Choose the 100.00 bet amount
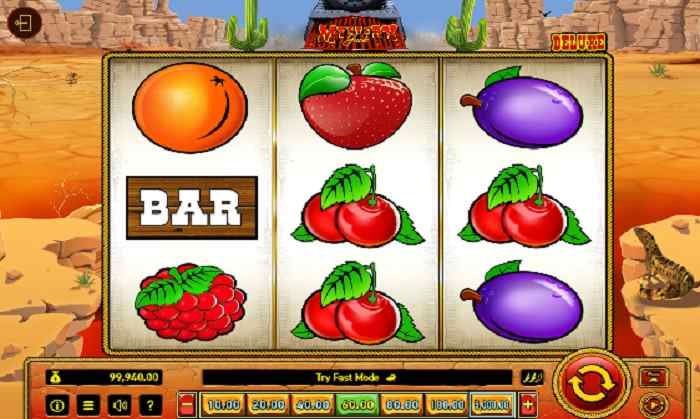The height and width of the screenshot is (419, 700). tap(446, 405)
